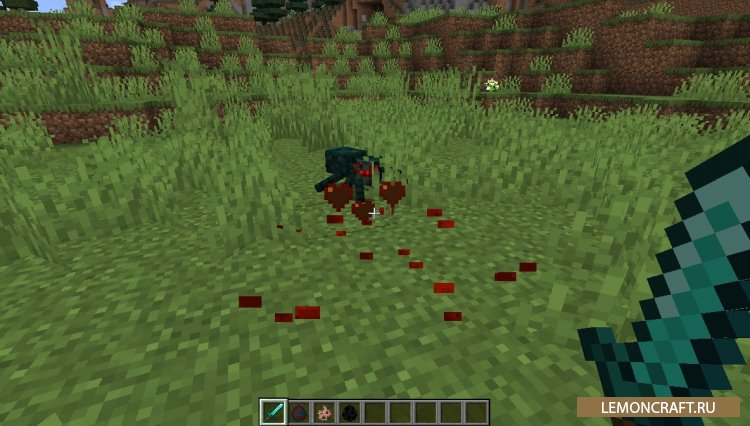This screenshot has height=426, width=750.
Task: Choose the pink flower-shaped item slot
Action: (324, 412)
